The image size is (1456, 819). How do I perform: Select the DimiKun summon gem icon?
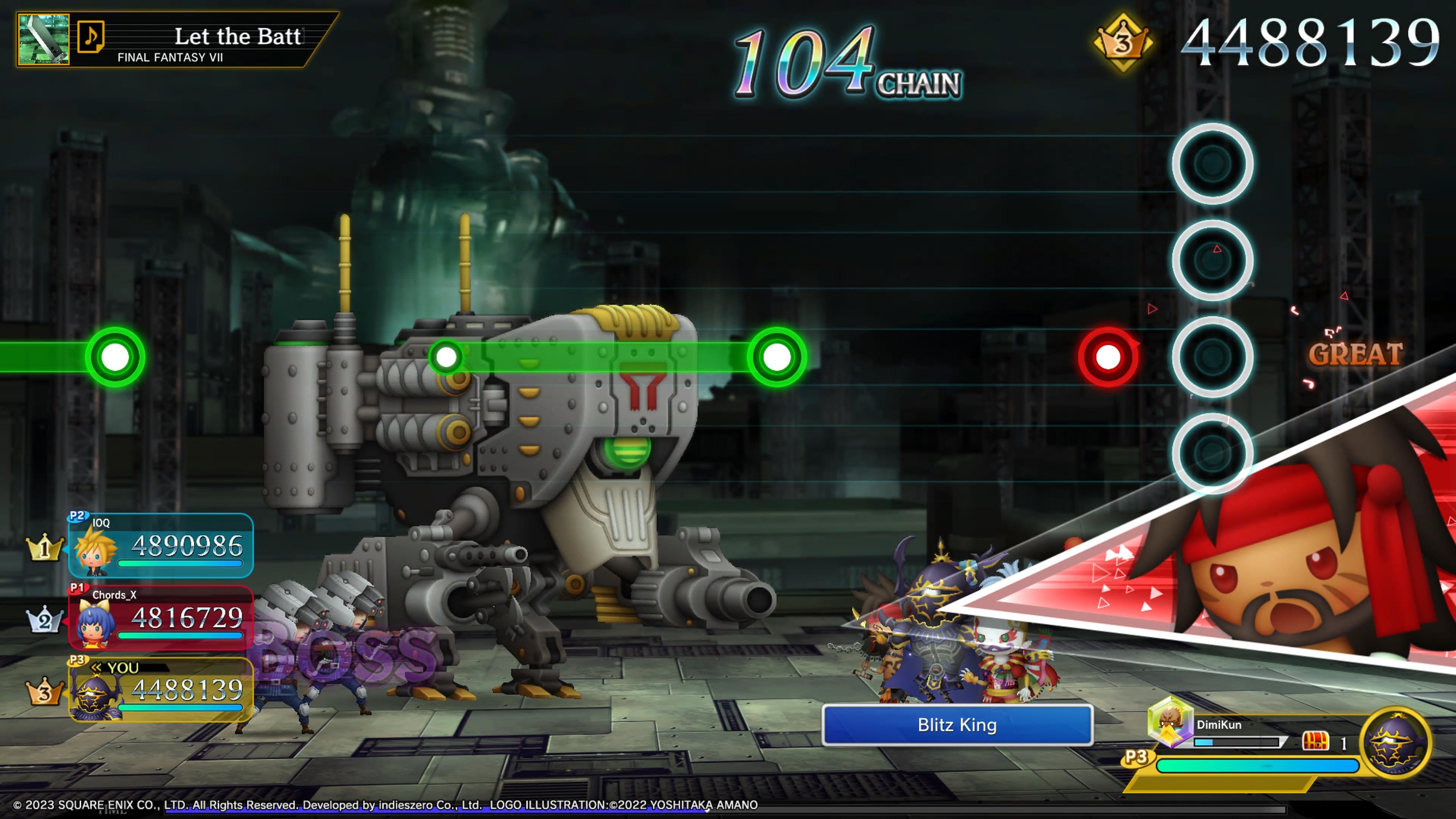point(1169,721)
